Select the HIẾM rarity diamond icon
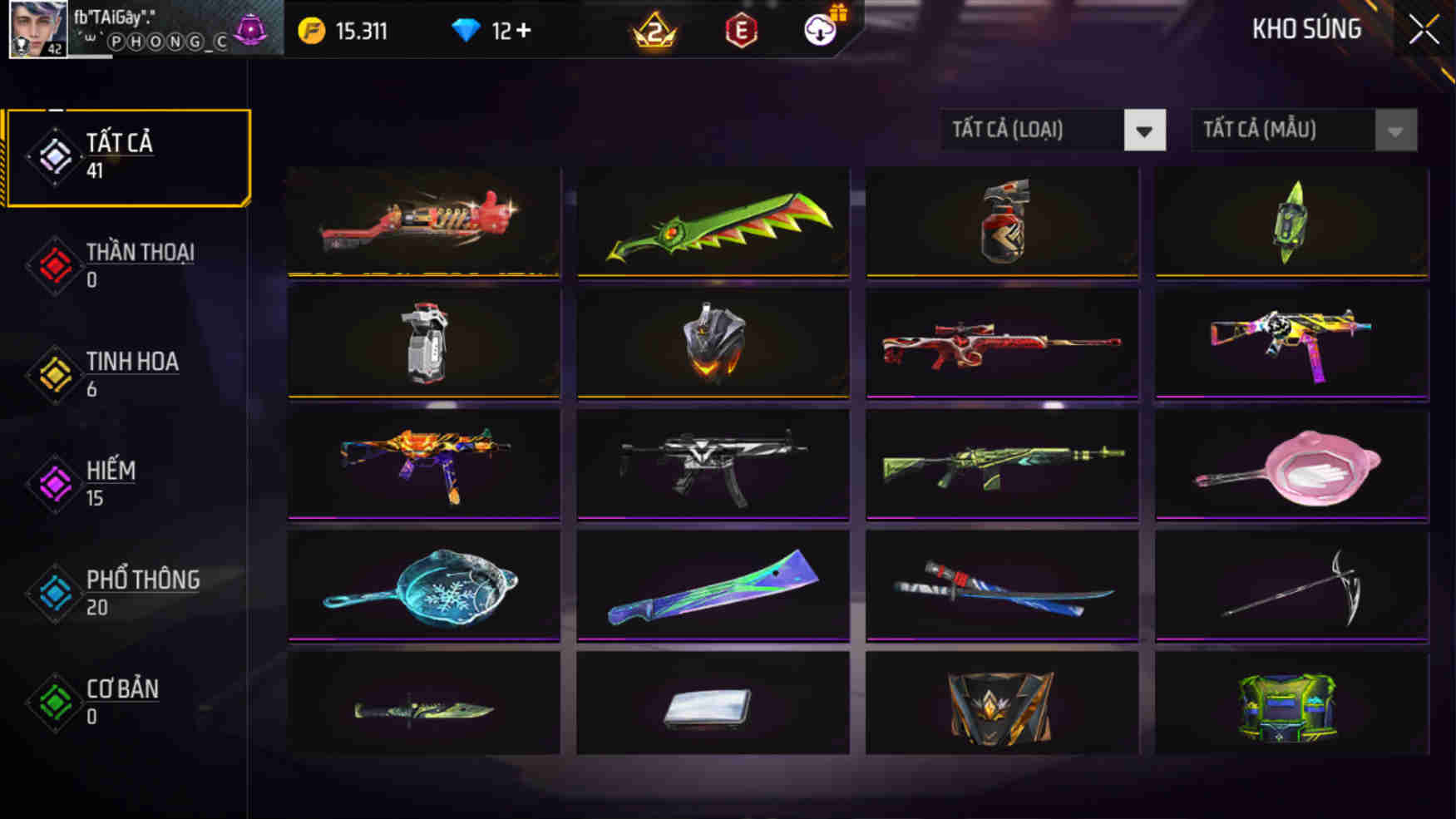Screen dimensions: 1456x819 52,482
